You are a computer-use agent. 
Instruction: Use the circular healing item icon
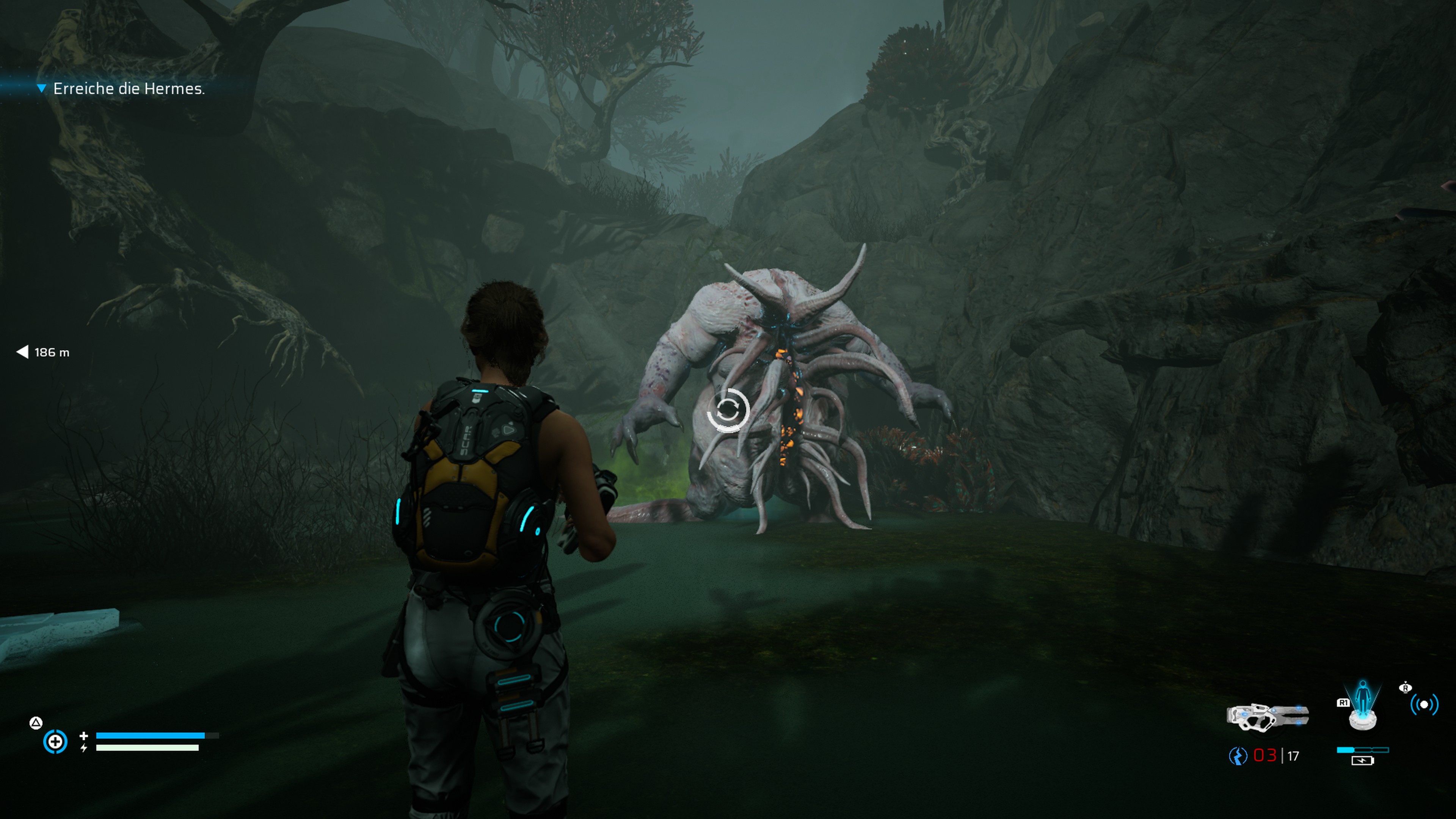(x=55, y=742)
